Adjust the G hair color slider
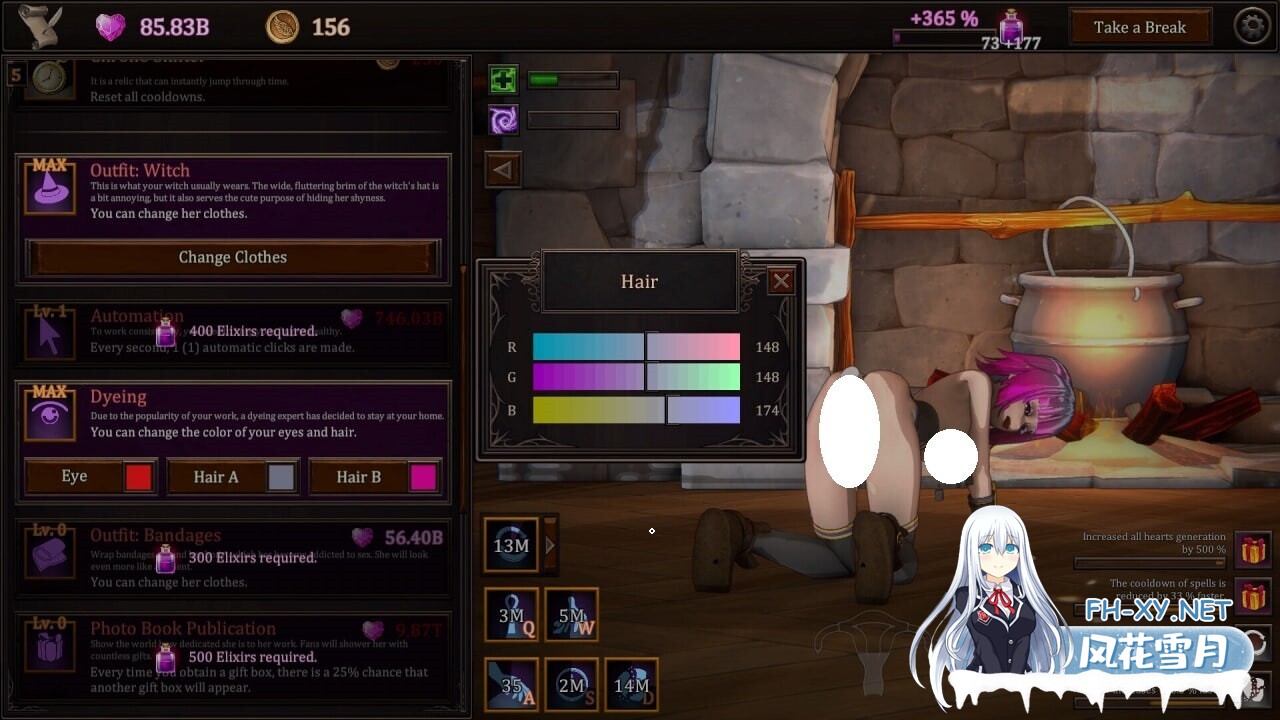Screen dimensions: 1280x720 tap(646, 377)
